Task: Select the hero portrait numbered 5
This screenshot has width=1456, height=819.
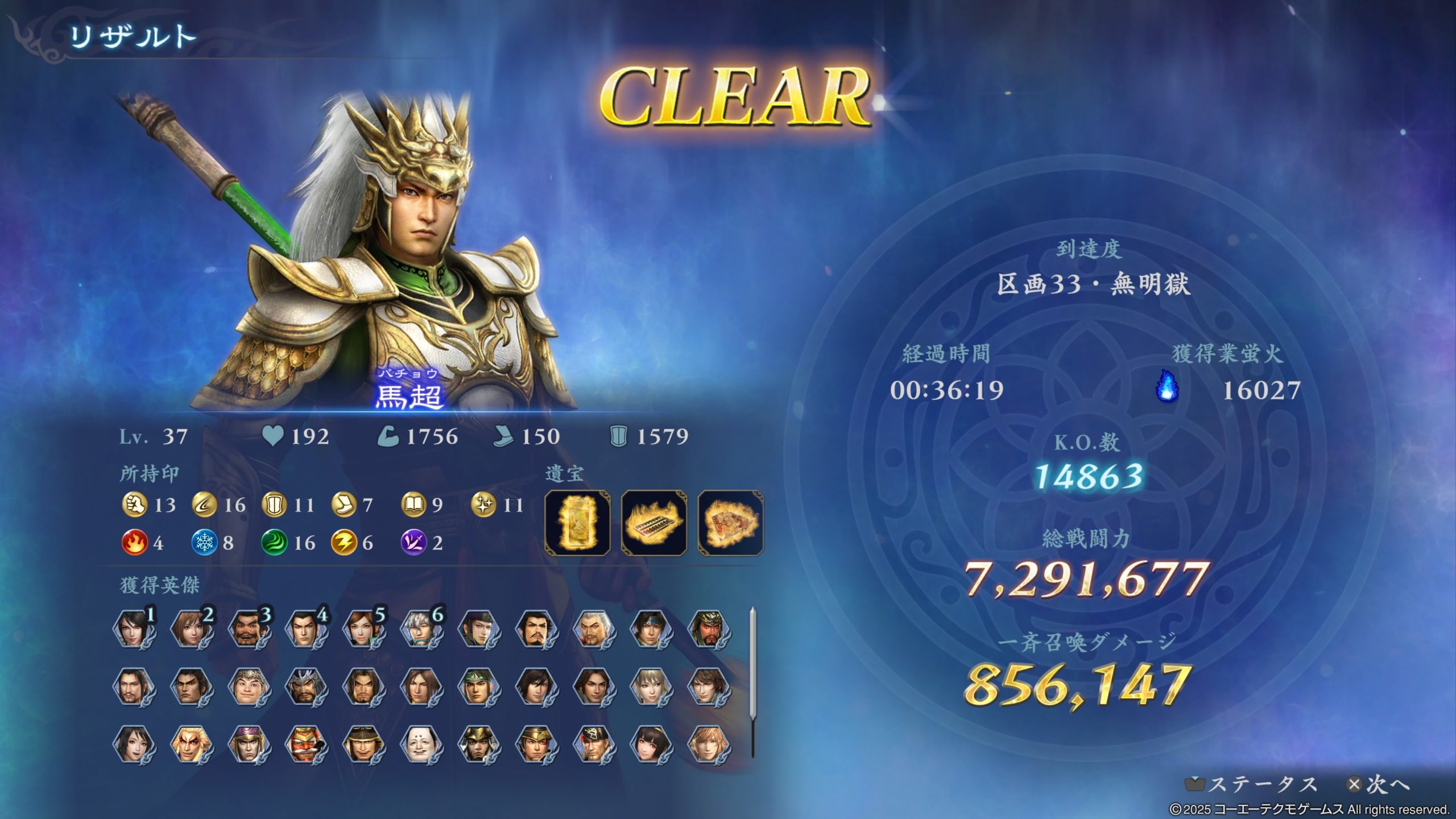Action: (x=363, y=629)
